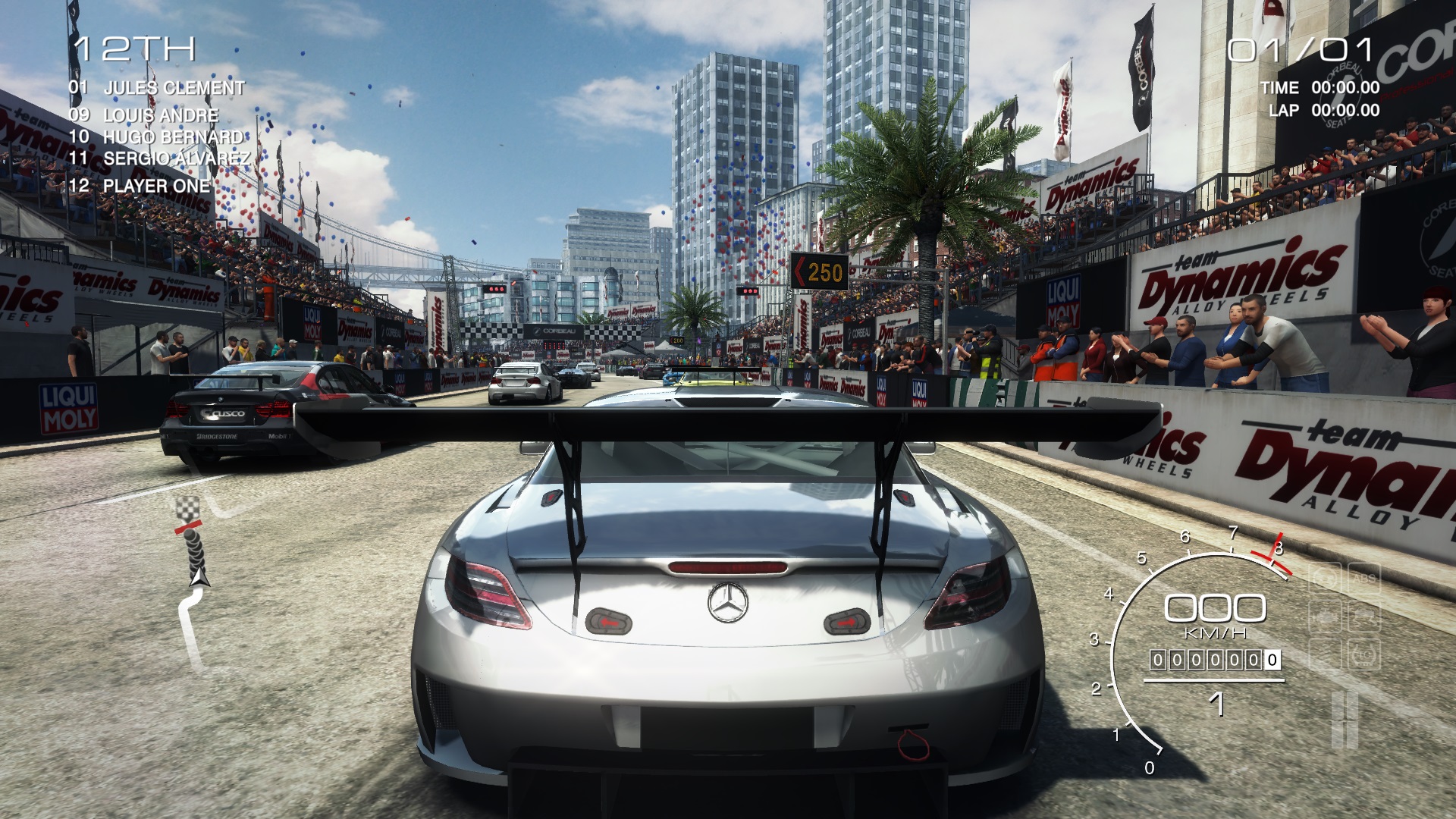This screenshot has height=819, width=1456.
Task: Select Louis Andre in the standings list
Action: click(x=160, y=115)
